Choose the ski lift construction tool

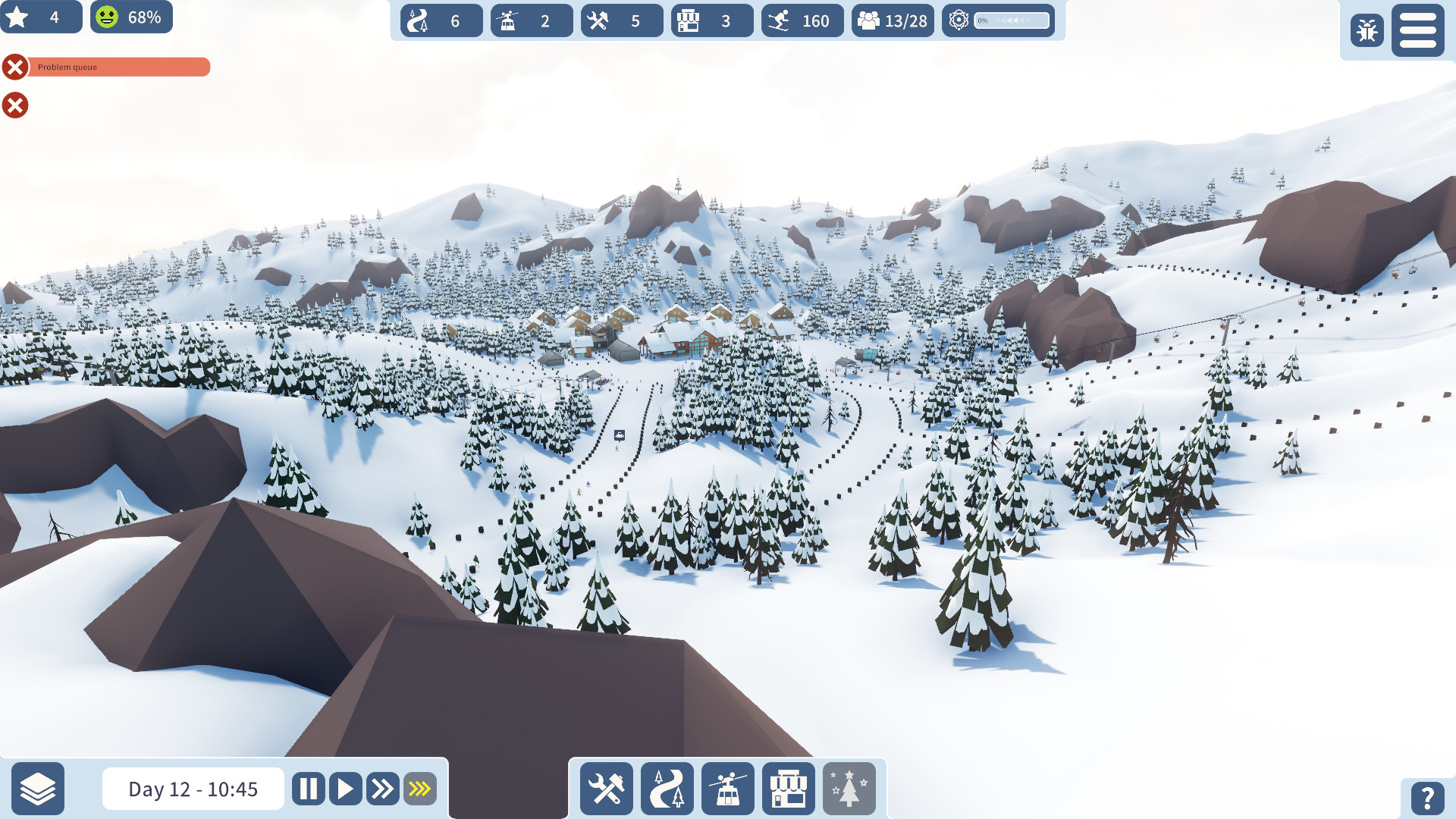[x=728, y=789]
